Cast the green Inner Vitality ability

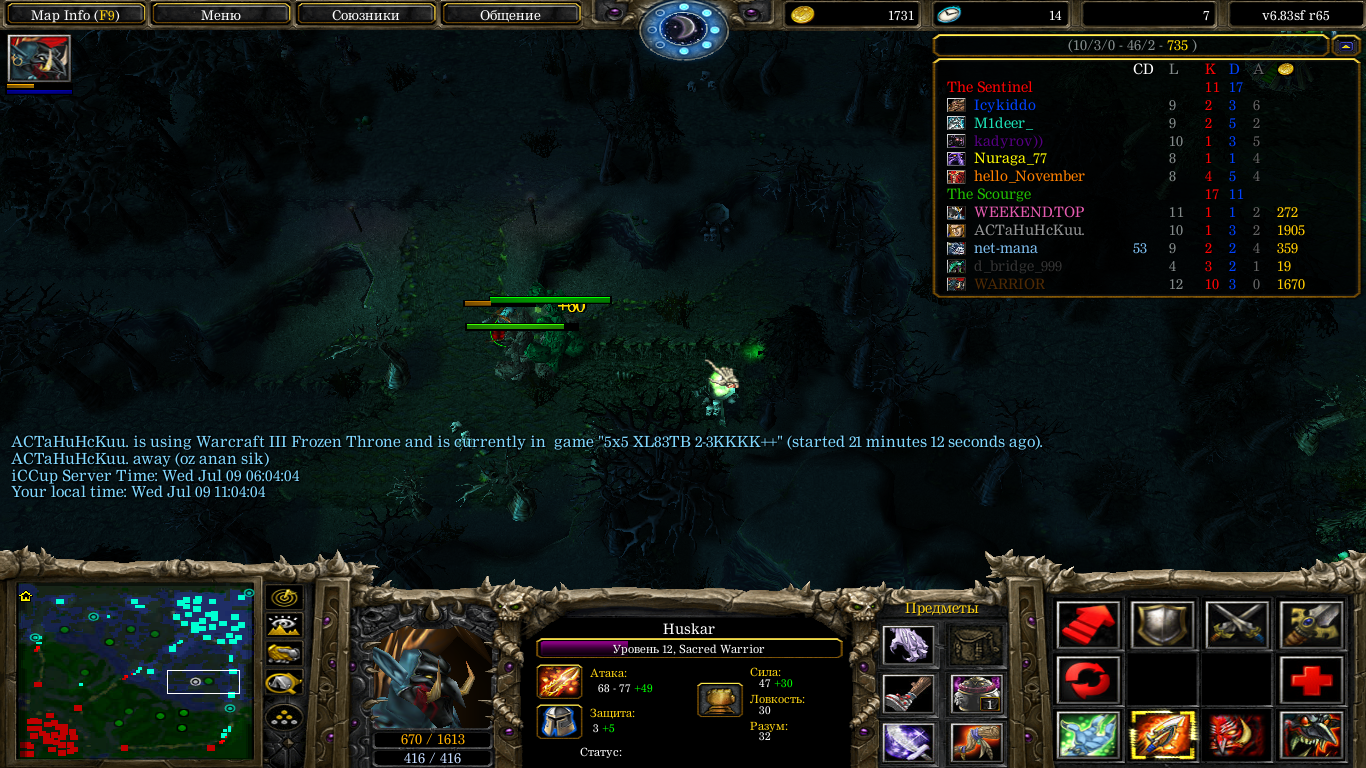pyautogui.click(x=1088, y=735)
